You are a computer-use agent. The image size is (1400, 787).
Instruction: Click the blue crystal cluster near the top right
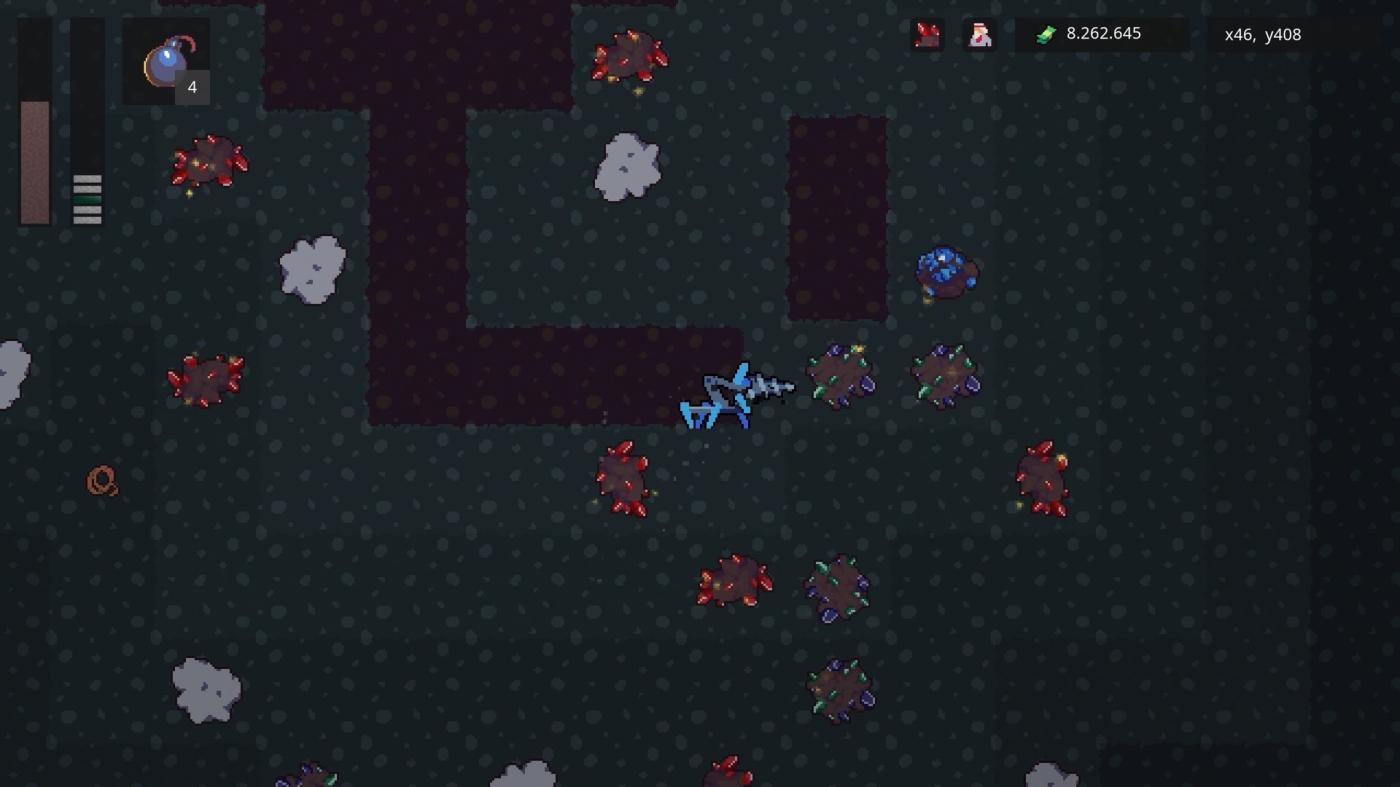(x=947, y=272)
